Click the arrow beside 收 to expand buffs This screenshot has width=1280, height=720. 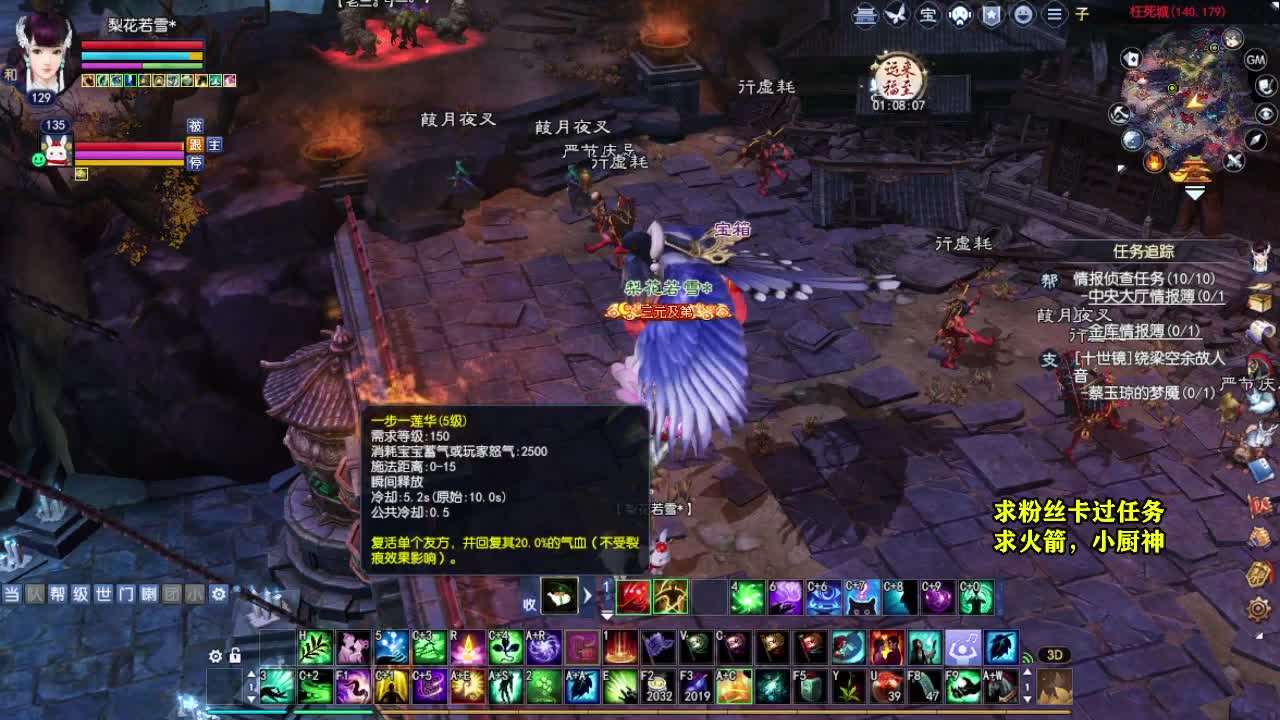click(x=585, y=597)
